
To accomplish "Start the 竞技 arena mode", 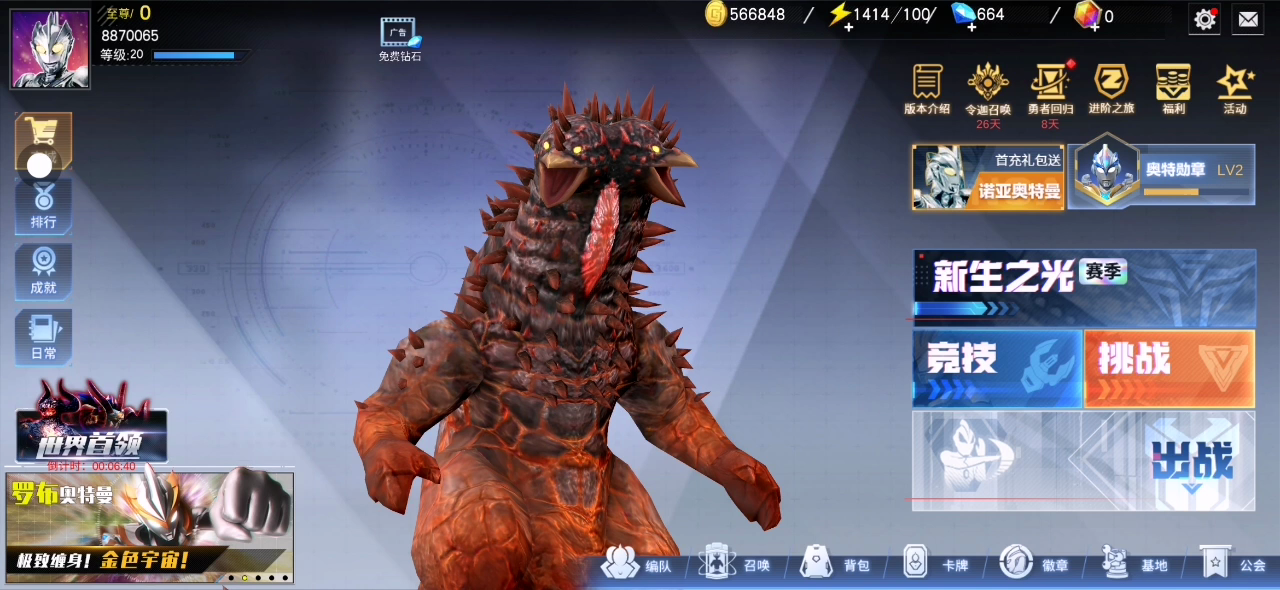I will 997,368.
